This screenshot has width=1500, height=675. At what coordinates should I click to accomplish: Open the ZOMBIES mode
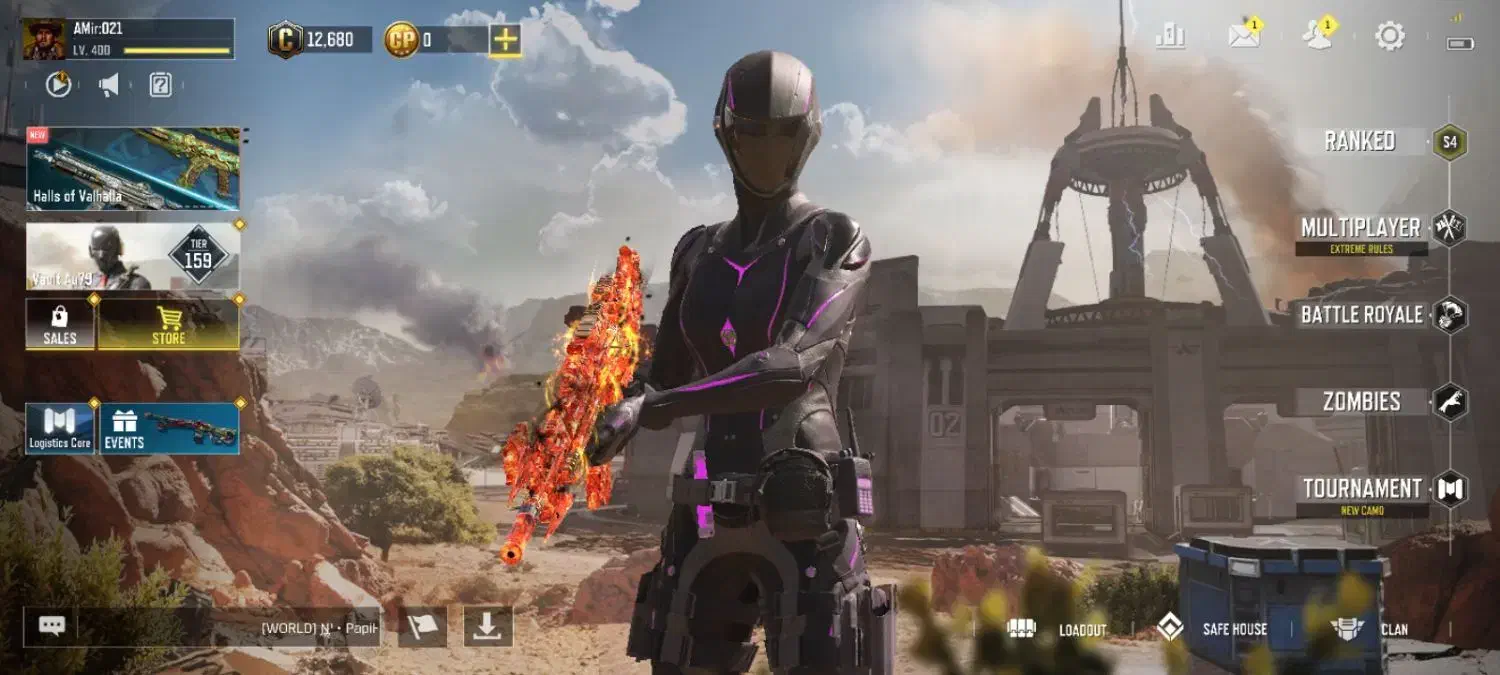(1361, 402)
